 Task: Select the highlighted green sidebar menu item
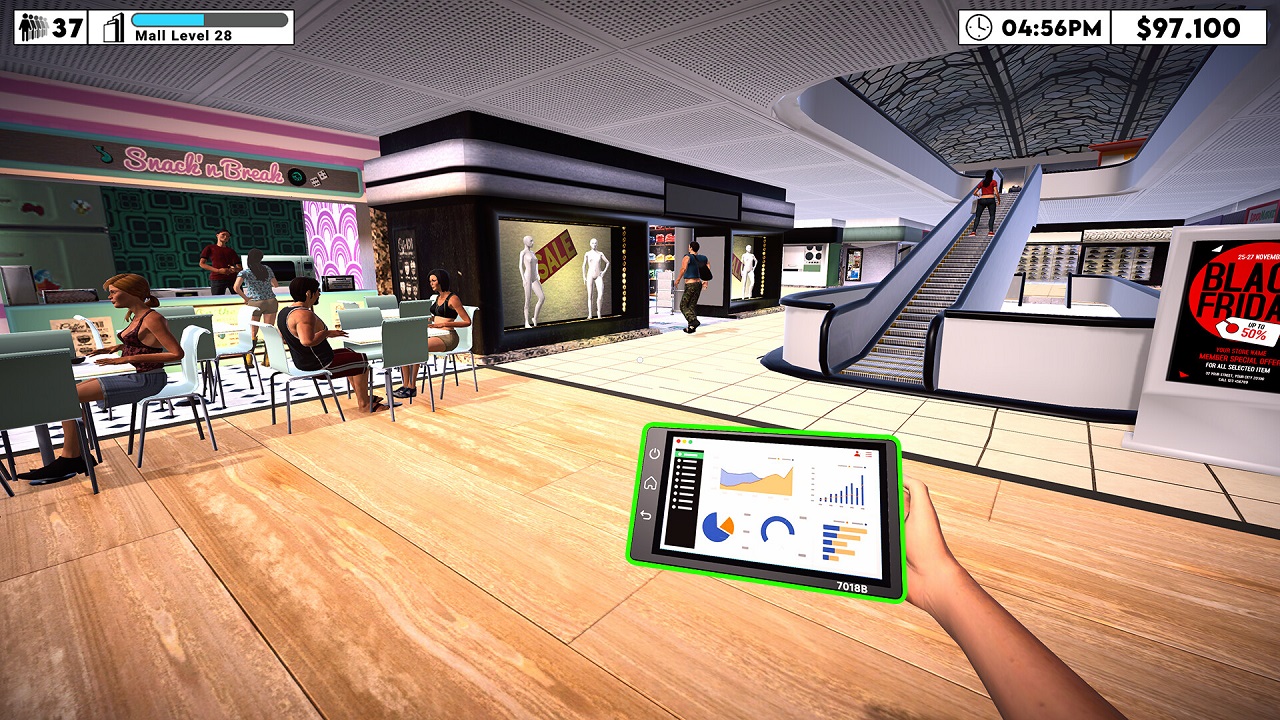(x=687, y=454)
